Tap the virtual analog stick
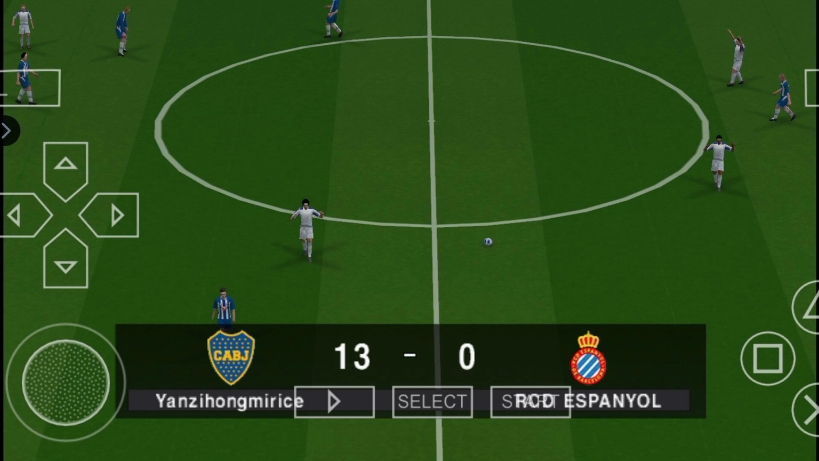This screenshot has height=461, width=819. coord(65,382)
